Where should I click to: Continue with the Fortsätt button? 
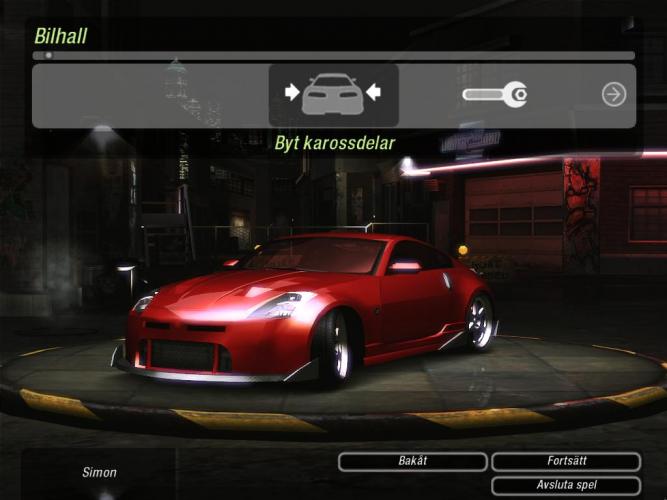(566, 462)
